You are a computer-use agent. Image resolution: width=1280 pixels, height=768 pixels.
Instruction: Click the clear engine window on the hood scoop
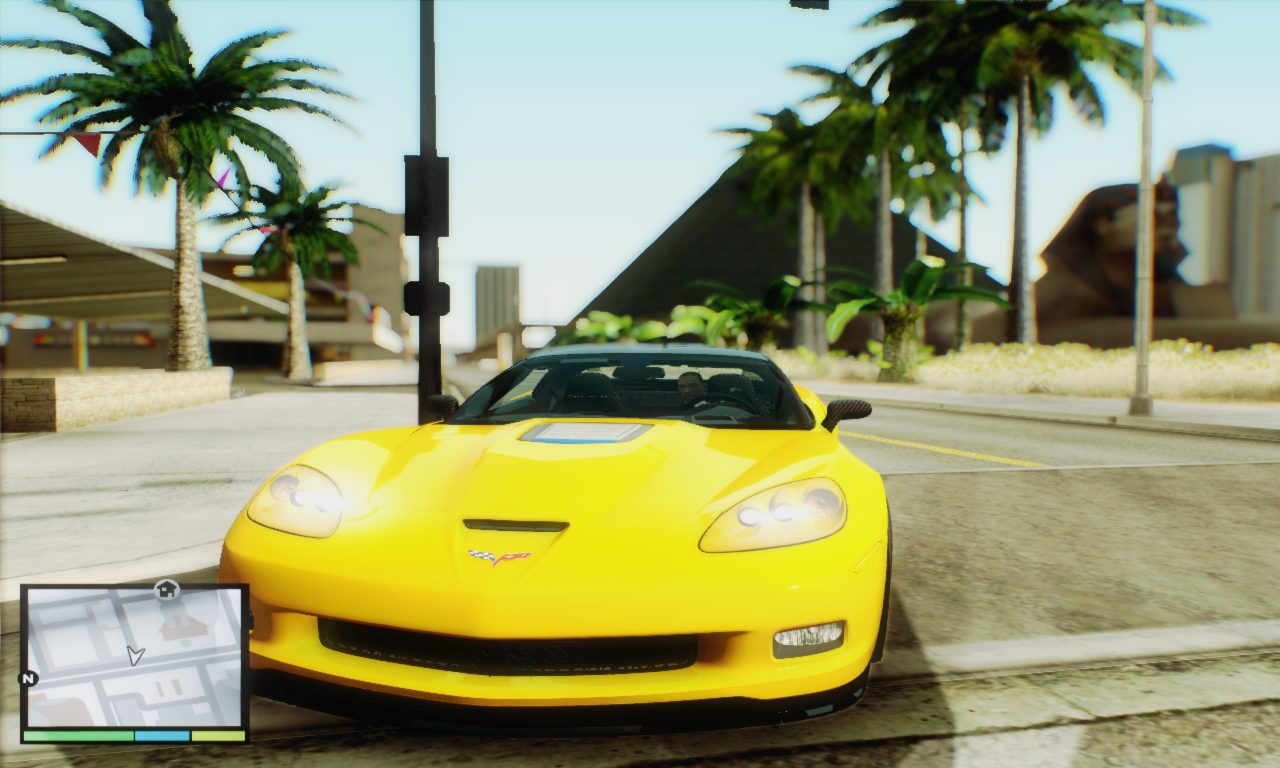click(x=585, y=432)
